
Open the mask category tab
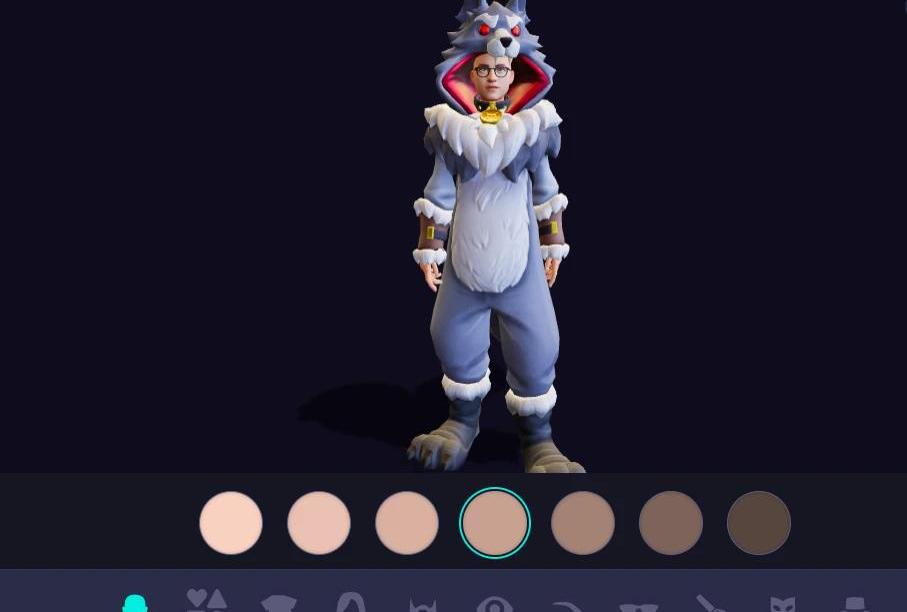click(x=782, y=603)
